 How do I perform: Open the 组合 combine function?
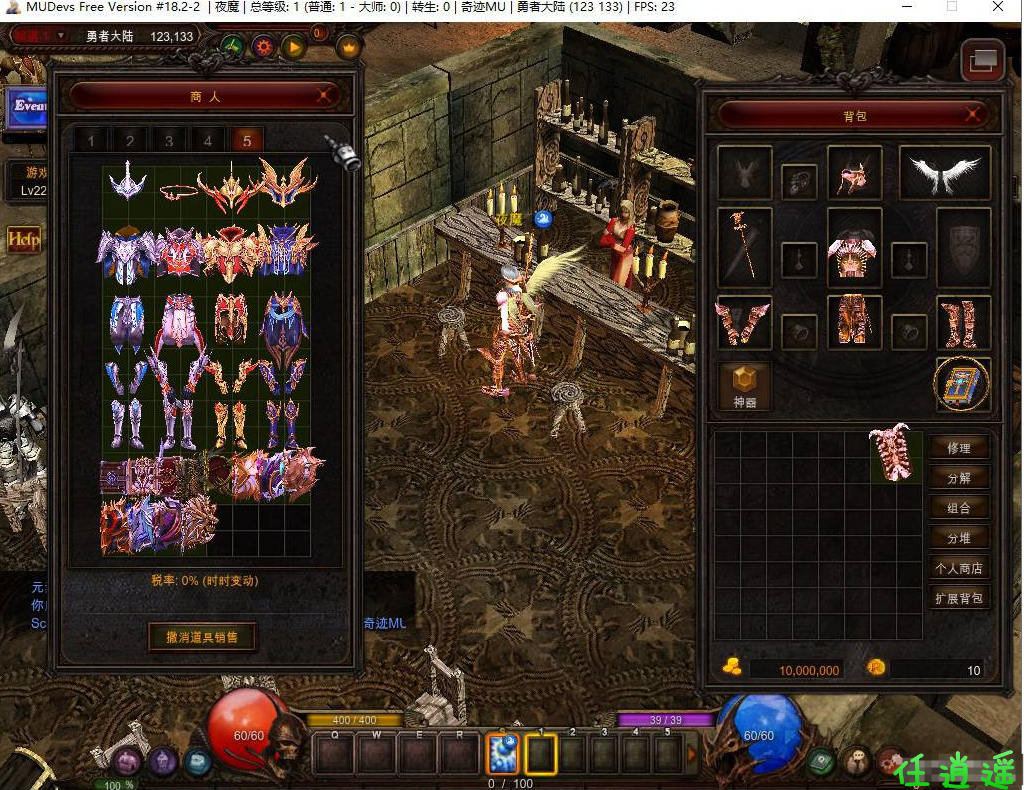(x=958, y=508)
